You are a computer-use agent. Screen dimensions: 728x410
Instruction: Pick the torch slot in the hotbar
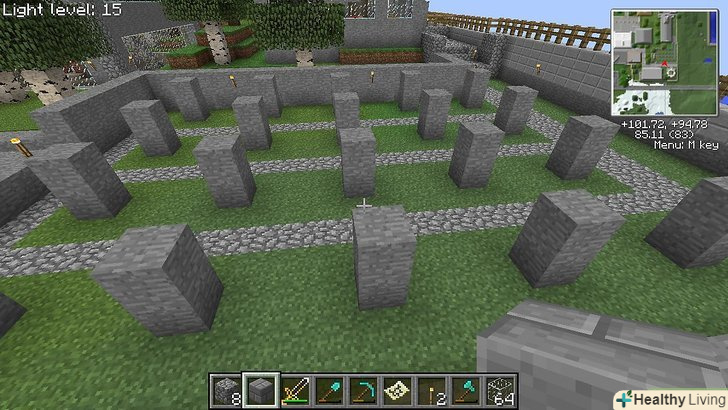[433, 390]
